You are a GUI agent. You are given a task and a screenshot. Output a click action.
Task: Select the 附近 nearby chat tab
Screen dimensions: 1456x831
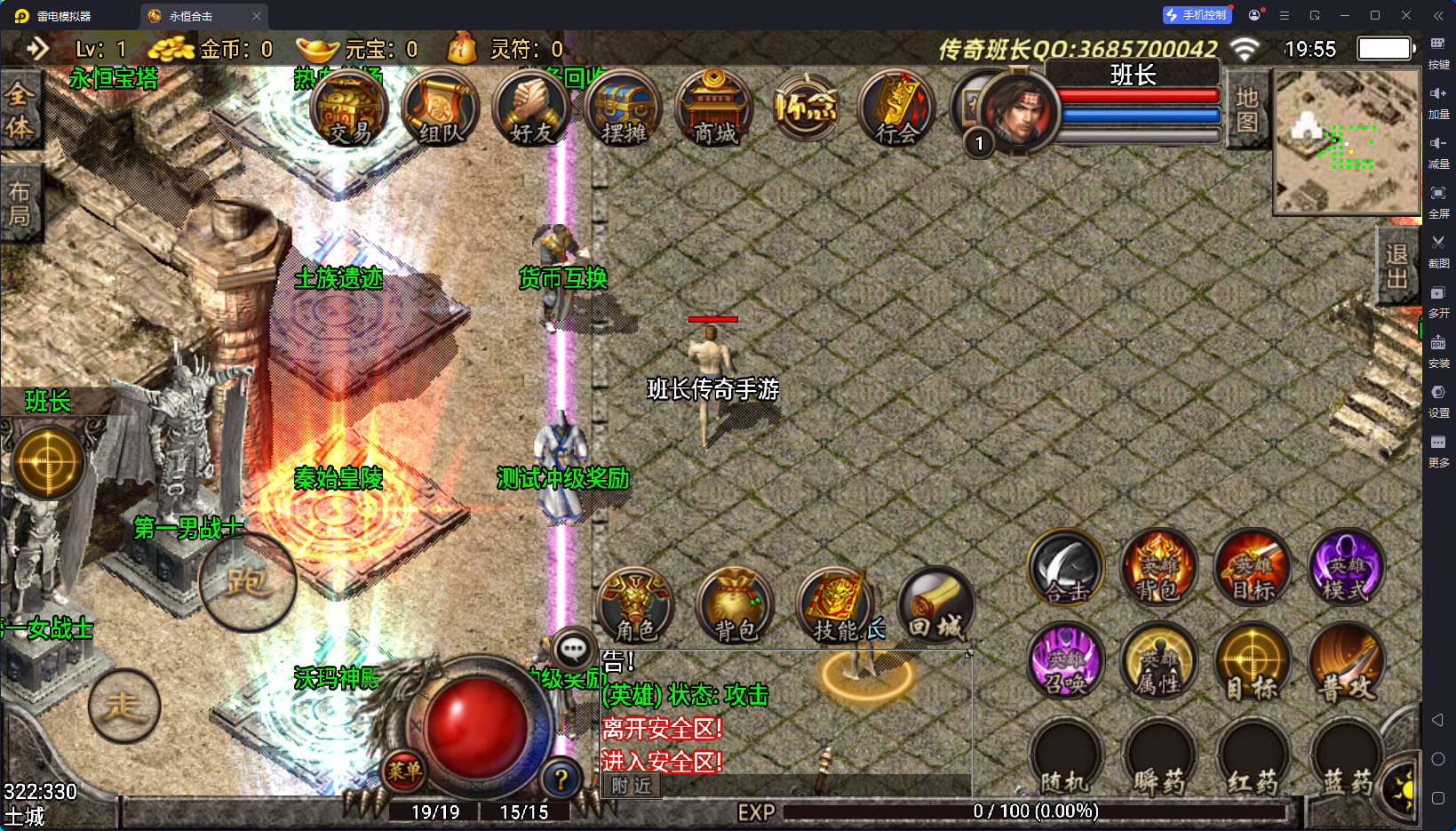tap(632, 786)
